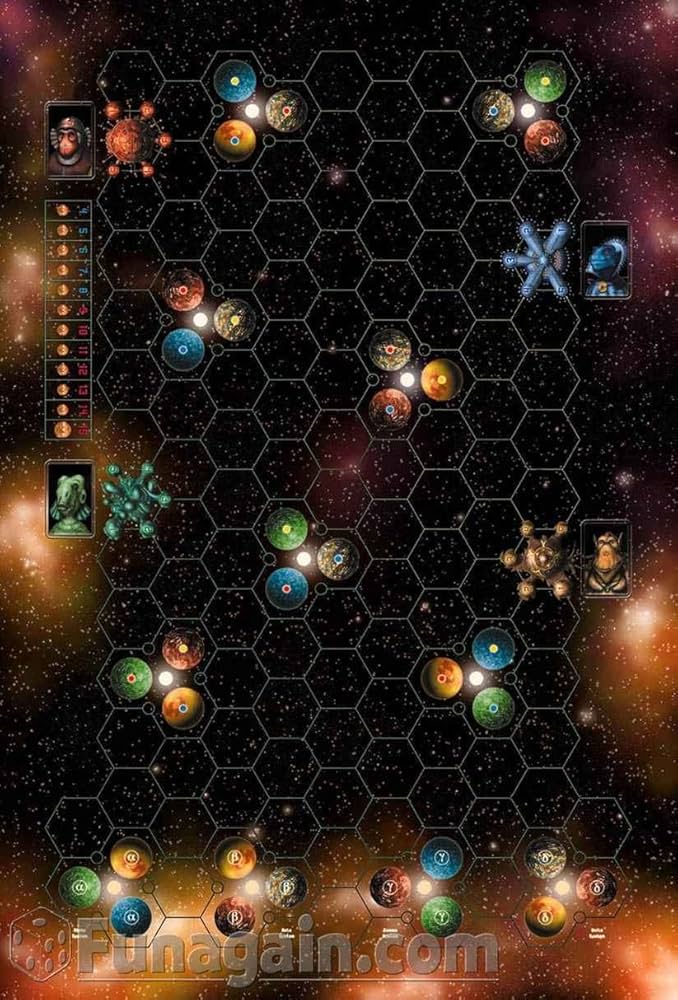This screenshot has height=1000, width=678.
Task: Select the green alien portrait card
Action: point(70,498)
